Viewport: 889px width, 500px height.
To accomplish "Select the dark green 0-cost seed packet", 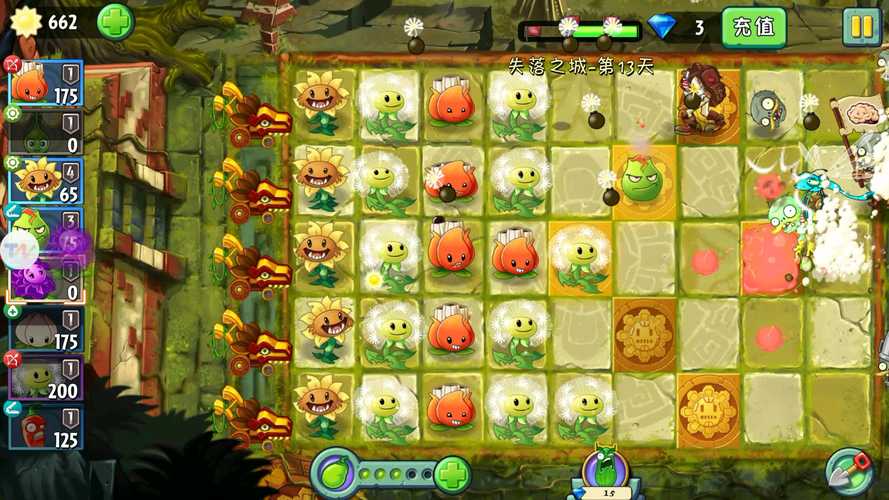I will [47, 131].
